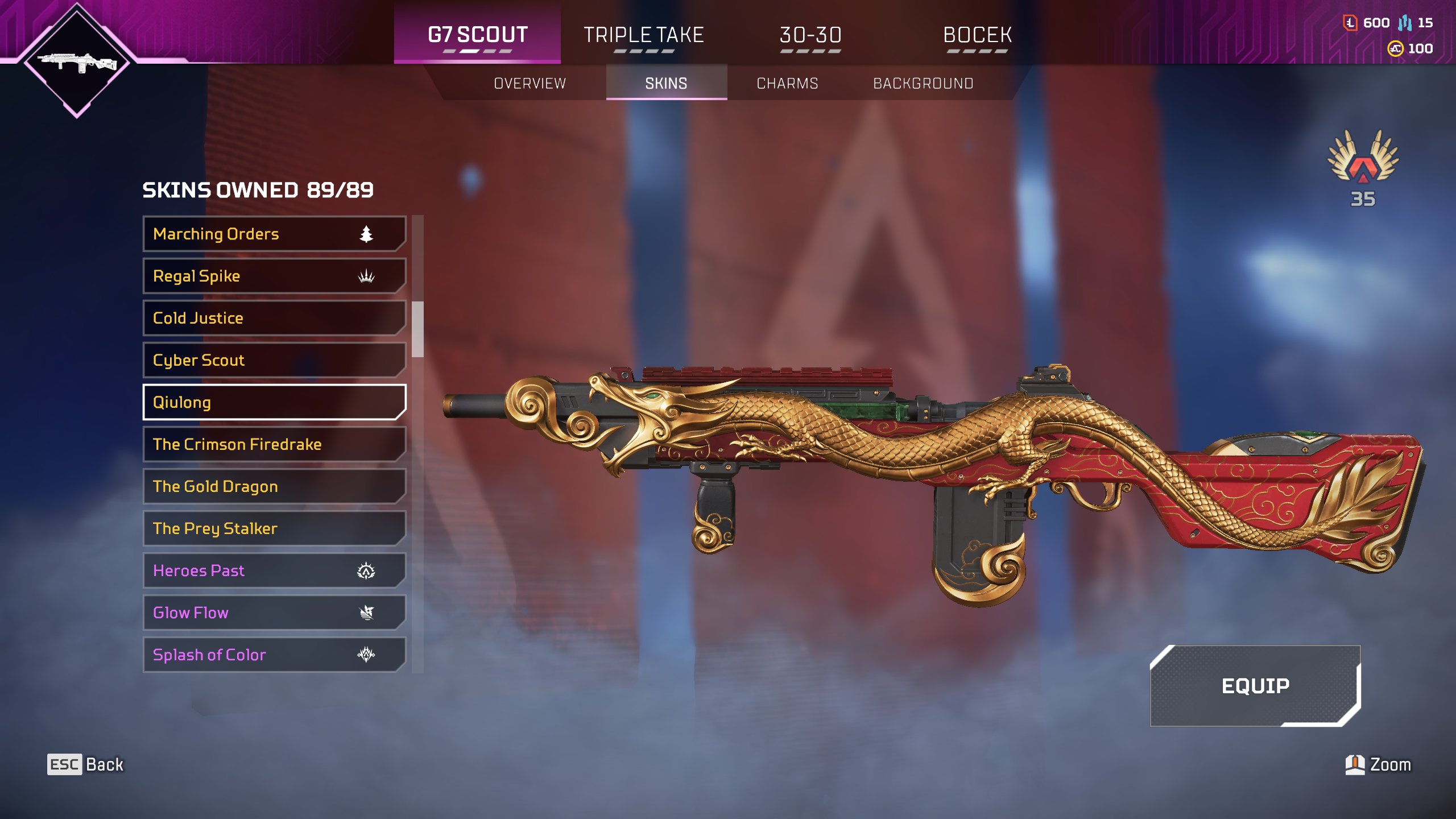
Task: Select The Crimson Firedrake skin
Action: (x=274, y=444)
